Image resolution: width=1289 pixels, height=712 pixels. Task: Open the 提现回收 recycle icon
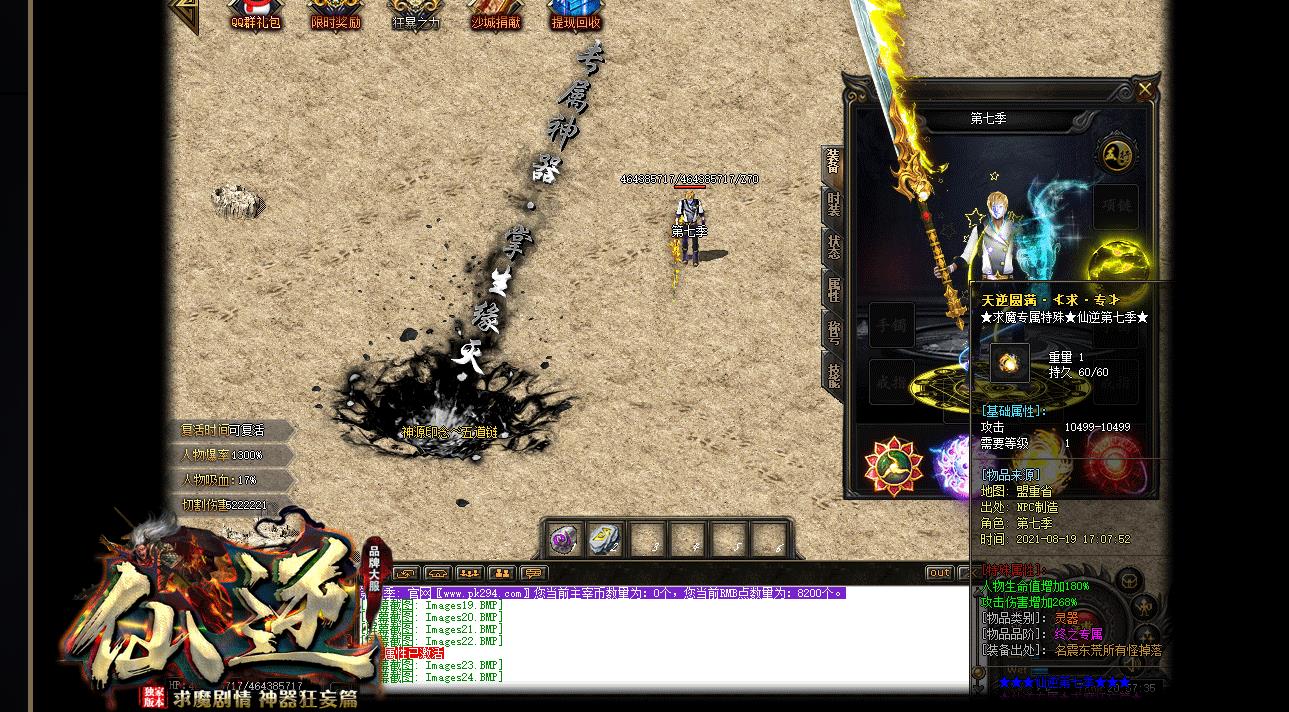(576, 14)
